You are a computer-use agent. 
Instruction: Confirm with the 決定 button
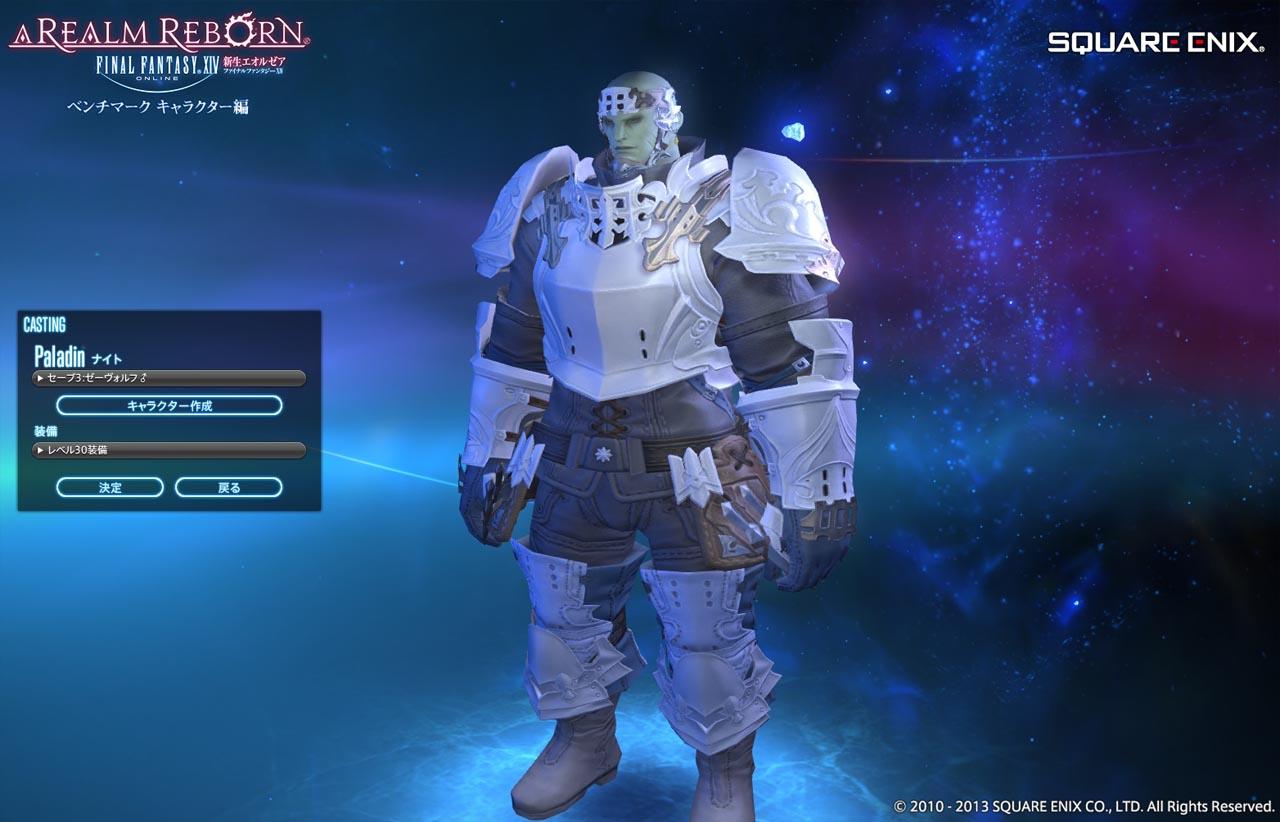click(110, 487)
